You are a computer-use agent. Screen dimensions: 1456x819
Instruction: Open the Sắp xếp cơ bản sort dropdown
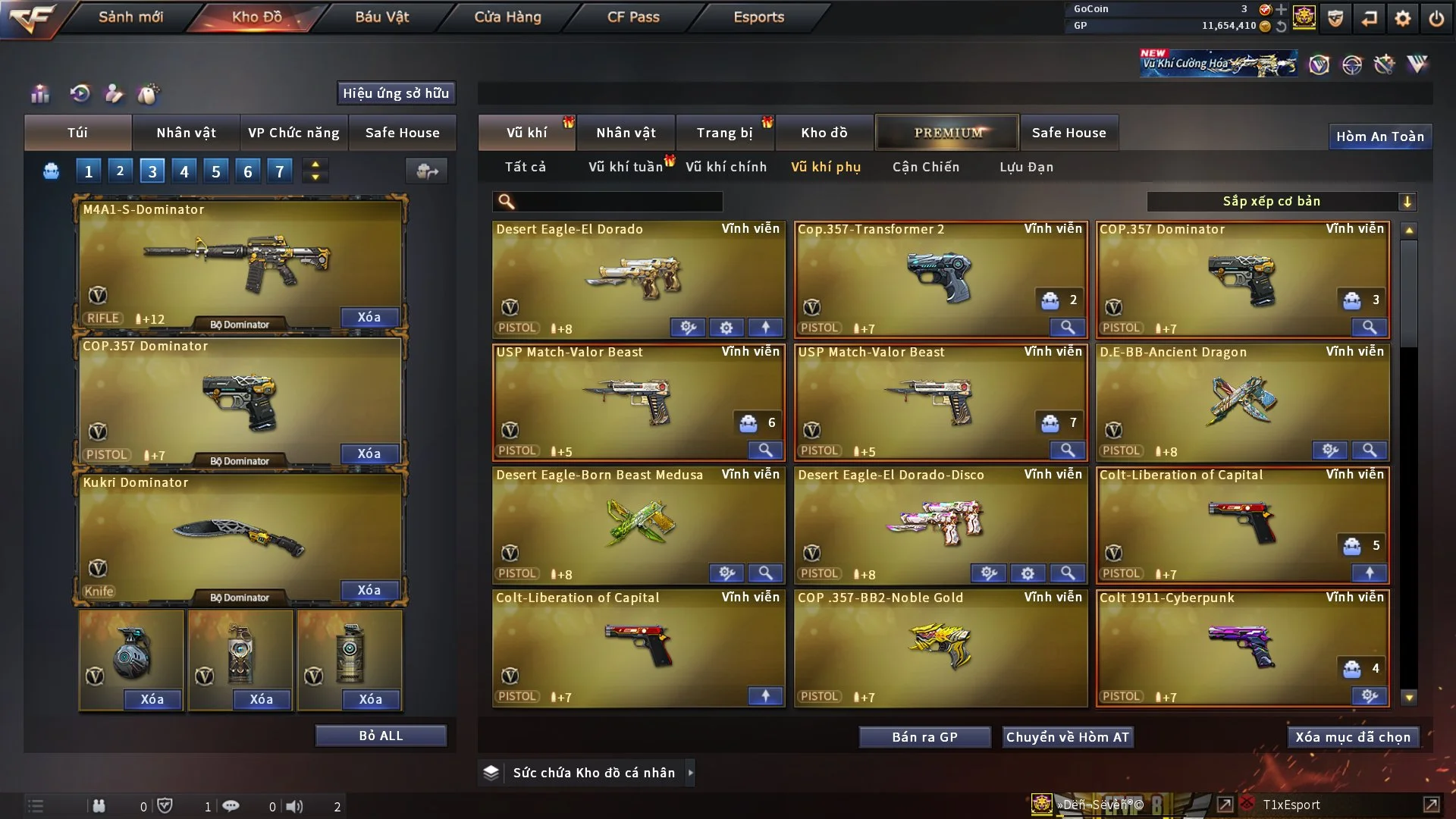click(1282, 202)
